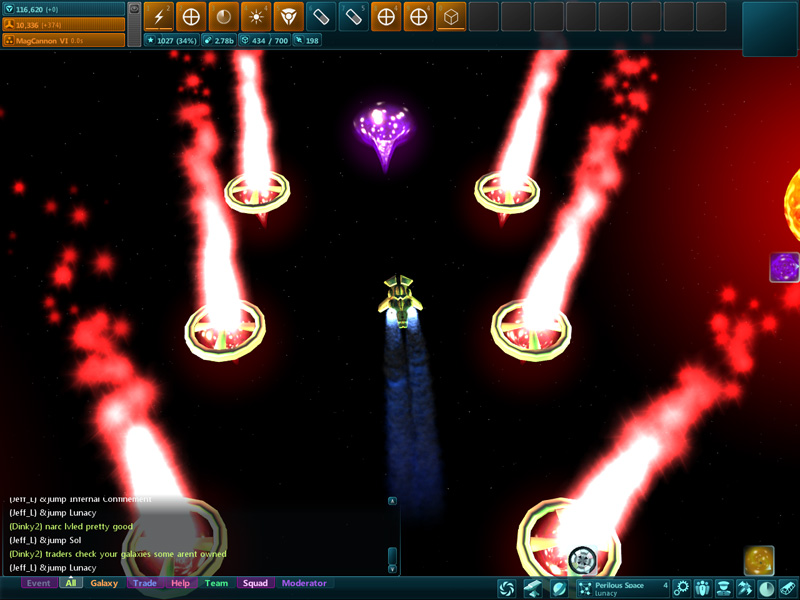
Task: Select the purple nebula target icon
Action: (x=784, y=268)
